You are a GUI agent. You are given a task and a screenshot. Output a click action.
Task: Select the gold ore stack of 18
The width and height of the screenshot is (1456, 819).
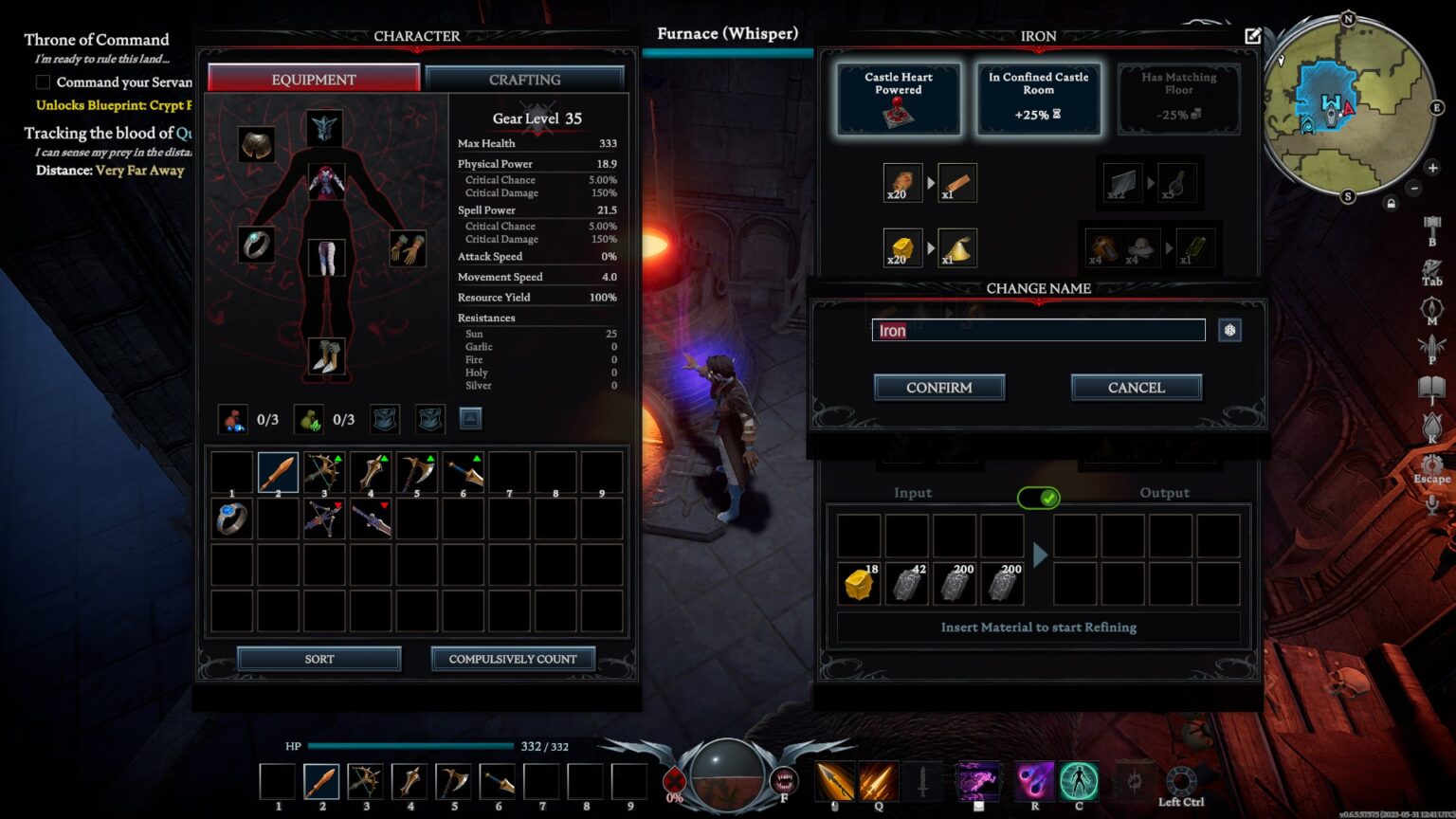pos(859,584)
